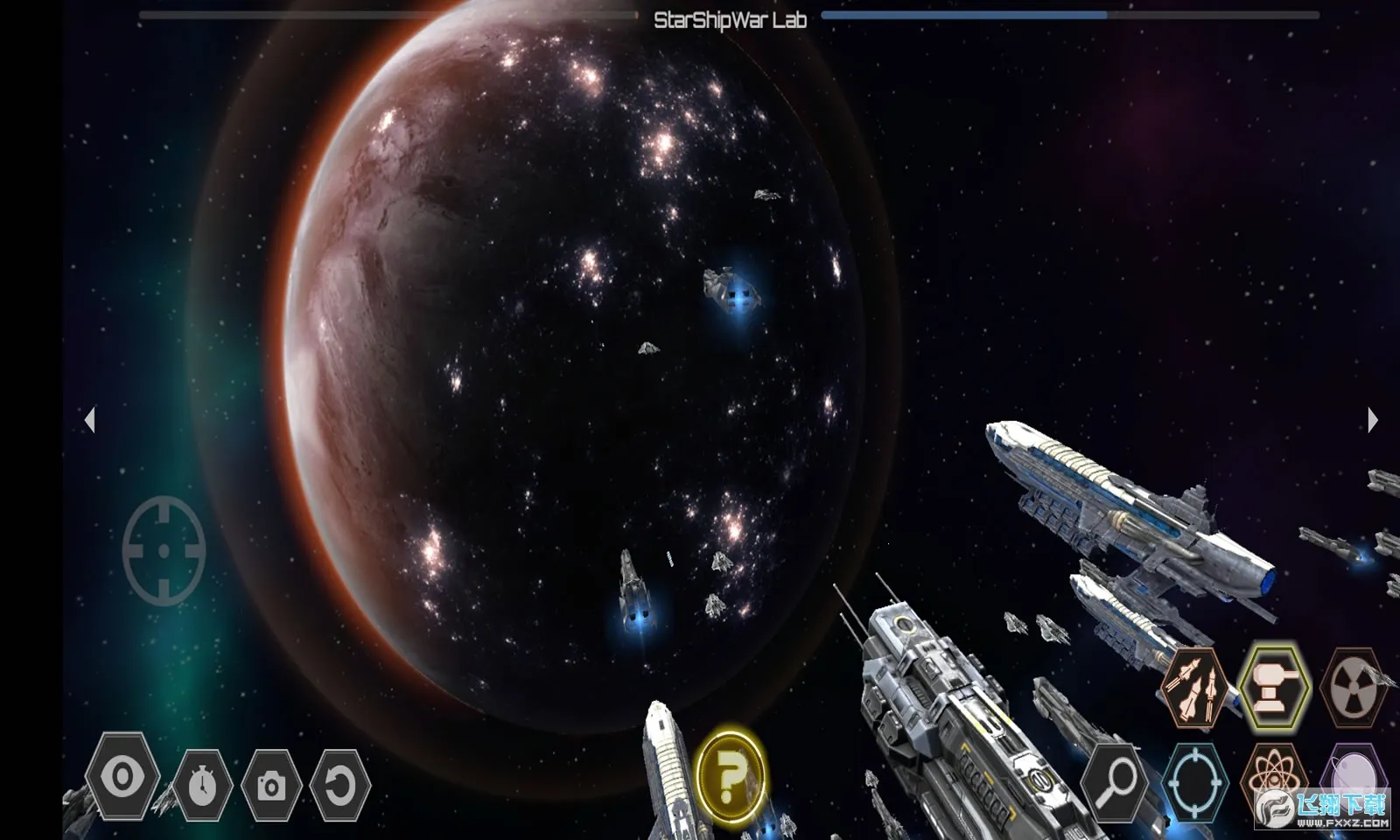Open the magnifying glass zoom tool
This screenshot has height=840, width=1400.
click(1115, 782)
